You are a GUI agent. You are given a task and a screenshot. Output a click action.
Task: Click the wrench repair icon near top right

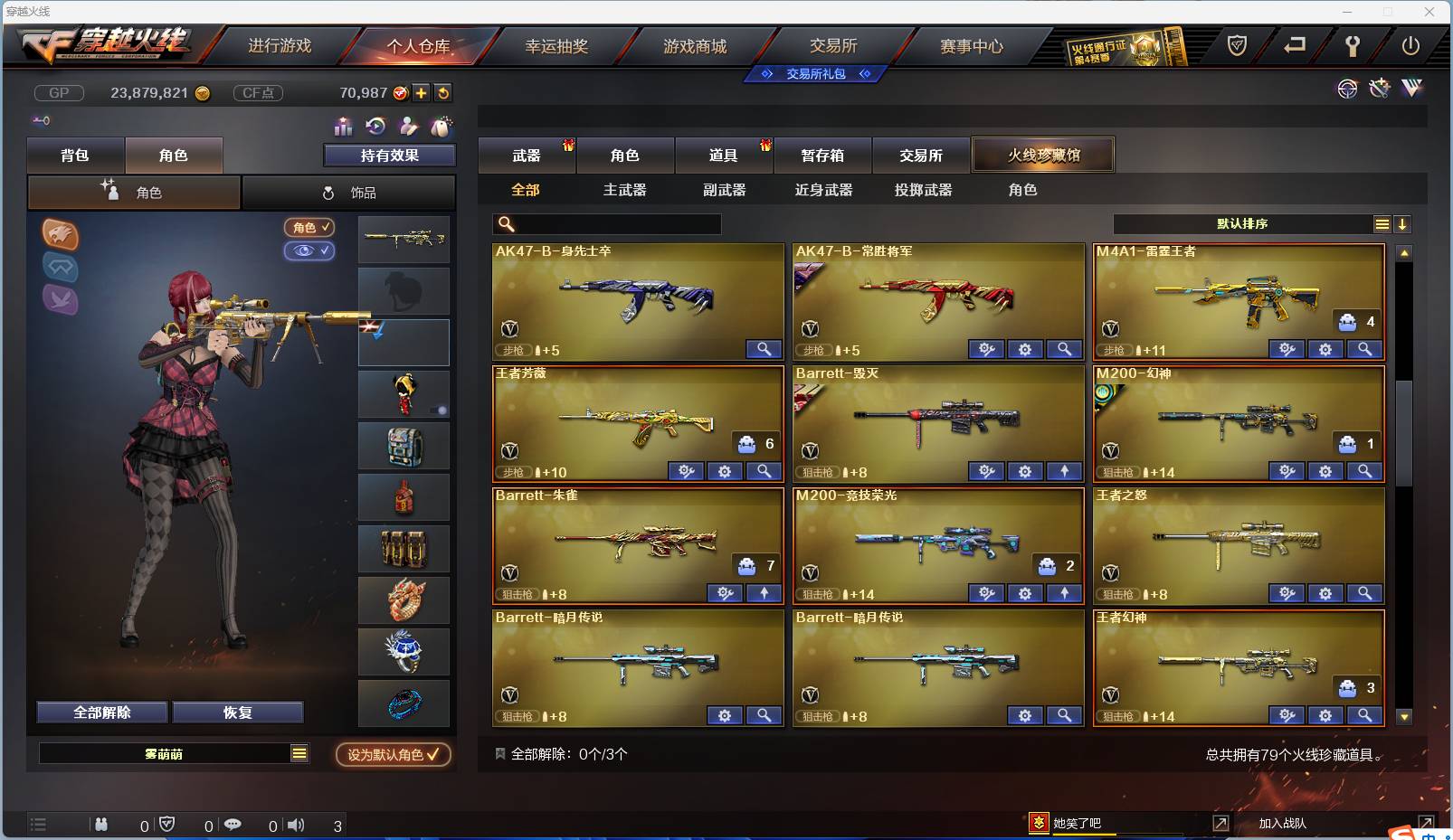point(1380,90)
